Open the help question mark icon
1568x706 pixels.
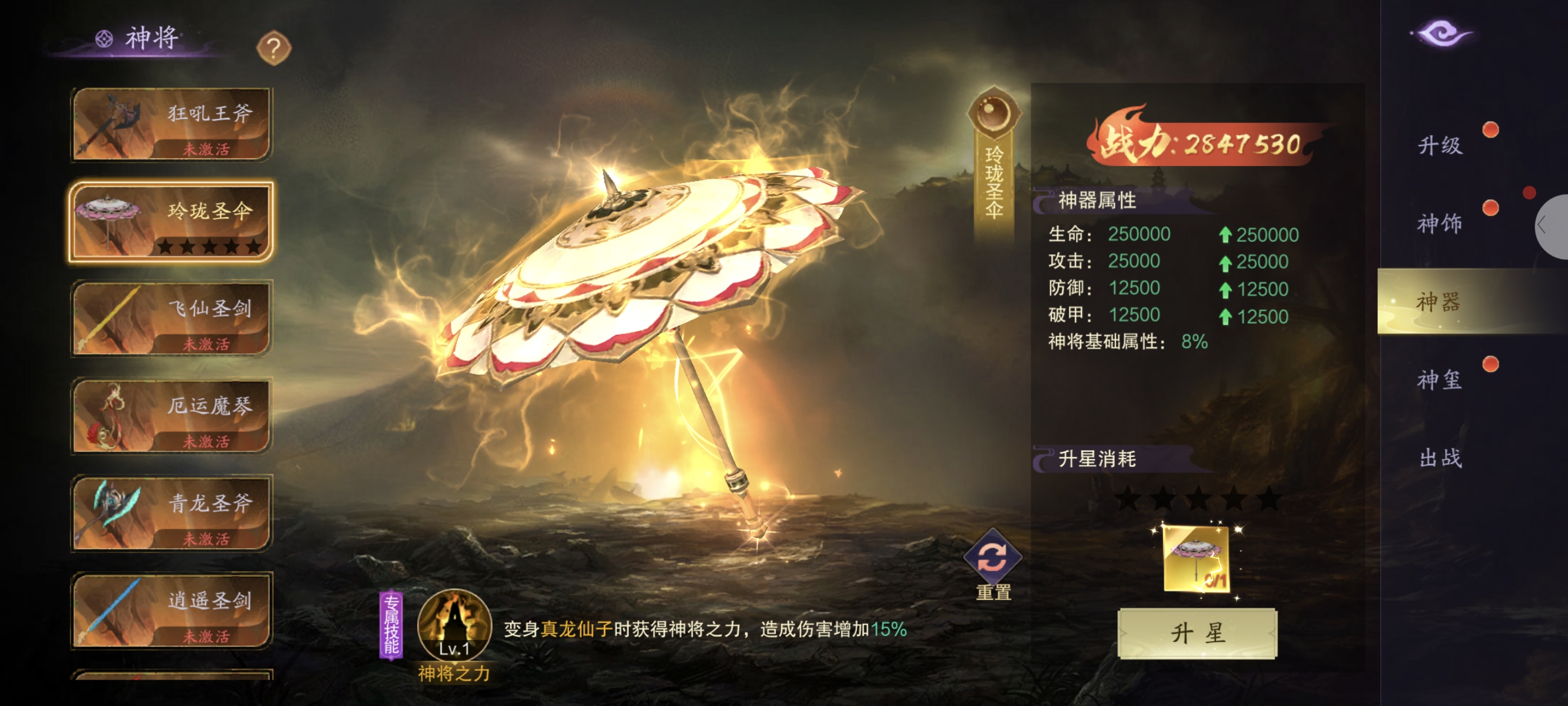(x=274, y=48)
